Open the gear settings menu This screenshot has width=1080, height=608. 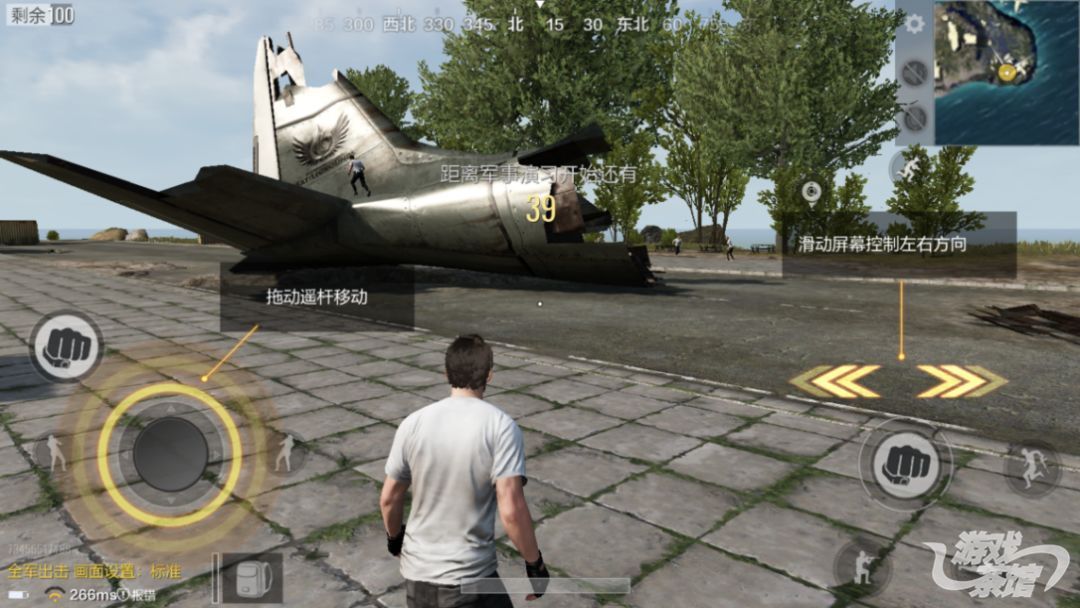point(914,24)
